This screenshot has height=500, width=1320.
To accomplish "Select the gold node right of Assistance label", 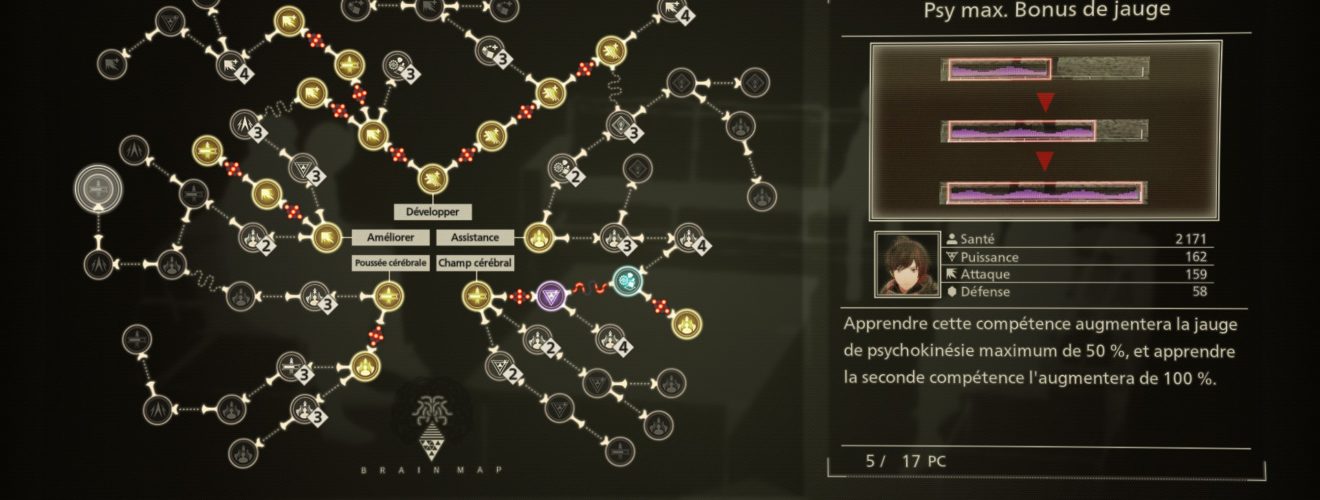I will click(x=540, y=238).
